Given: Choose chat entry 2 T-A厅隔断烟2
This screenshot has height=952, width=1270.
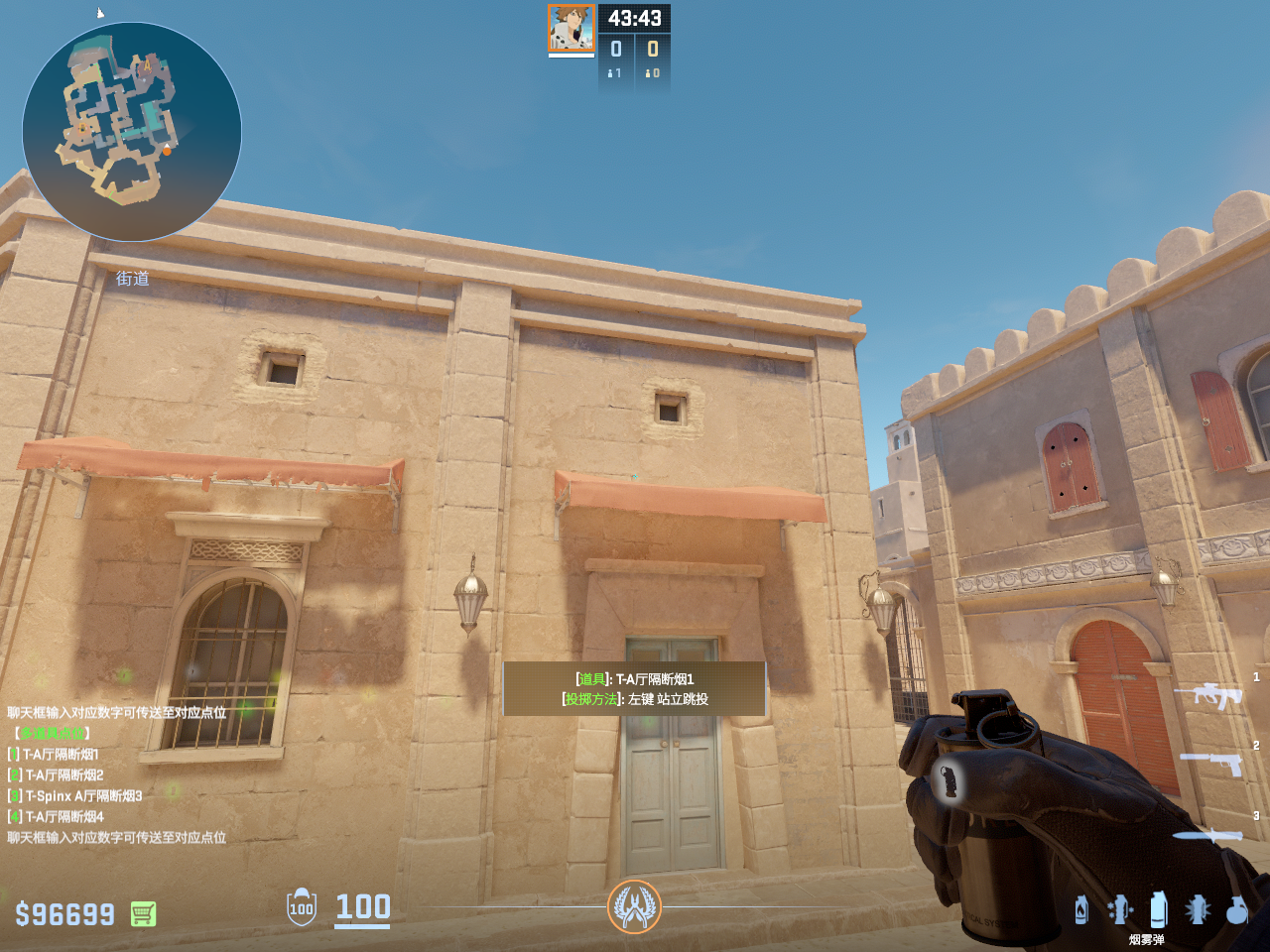Looking at the screenshot, I should pyautogui.click(x=63, y=775).
